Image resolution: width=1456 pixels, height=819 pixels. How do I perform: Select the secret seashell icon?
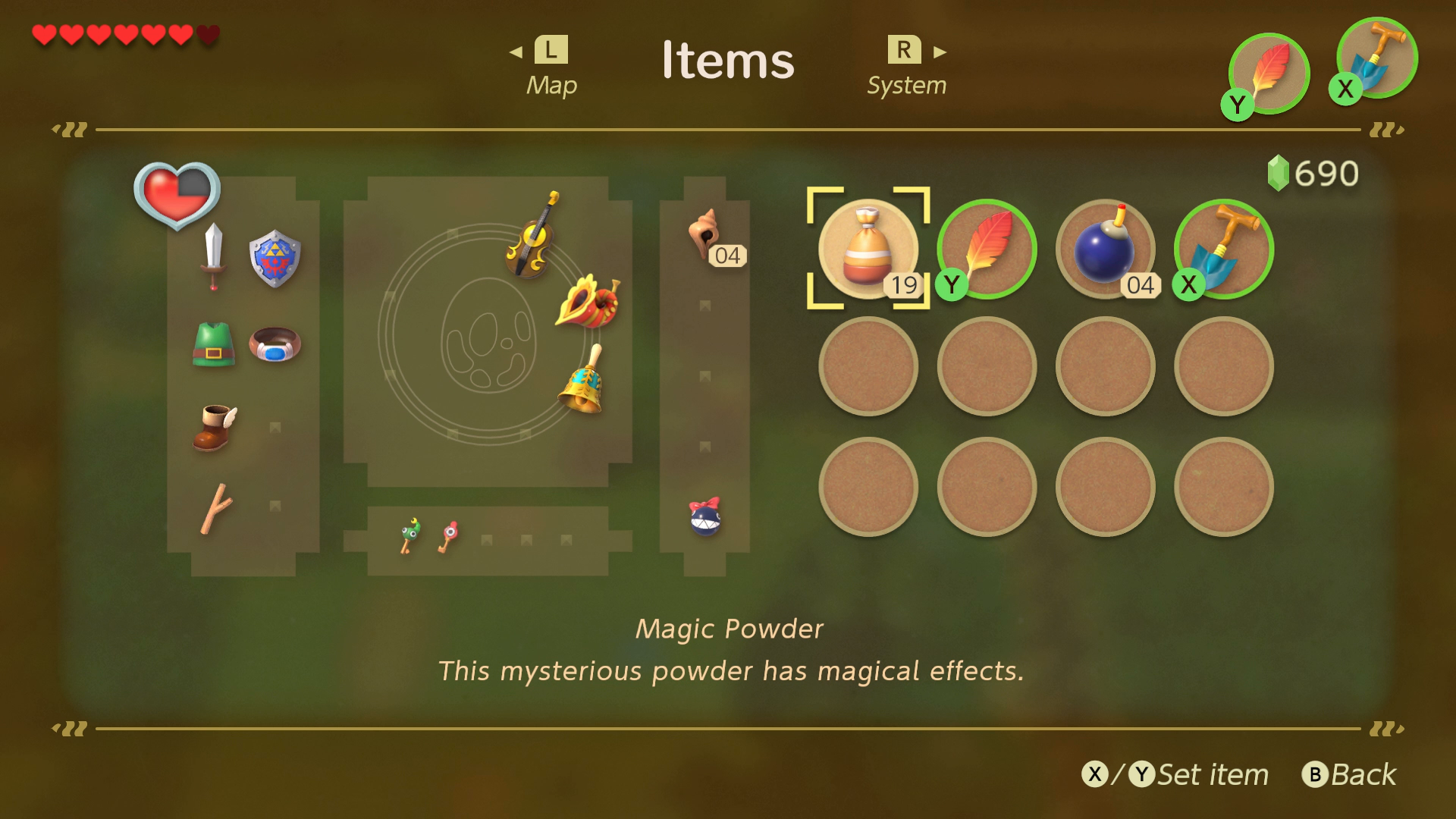click(x=705, y=234)
